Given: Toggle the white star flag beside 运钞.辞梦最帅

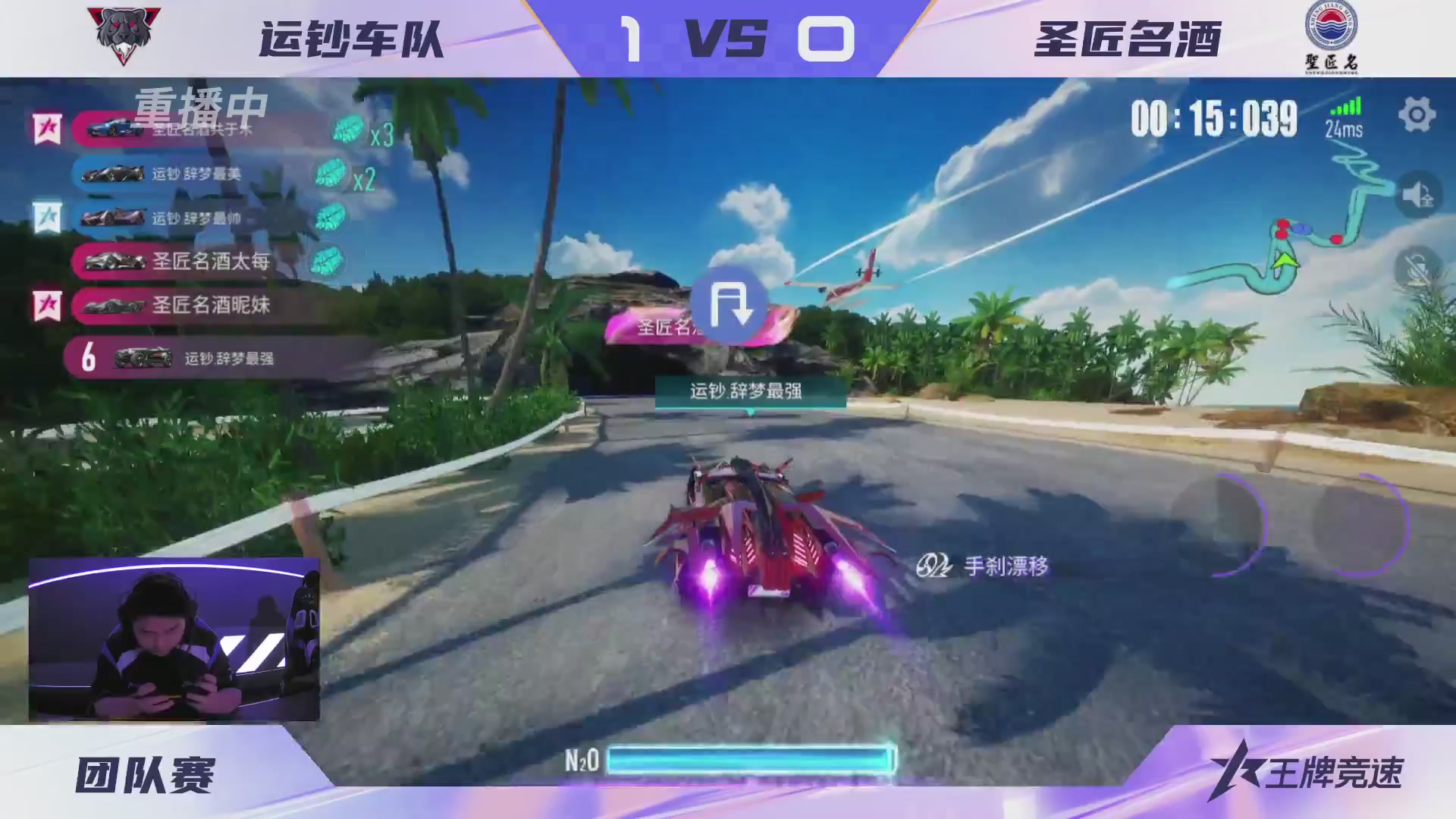Looking at the screenshot, I should click(45, 217).
